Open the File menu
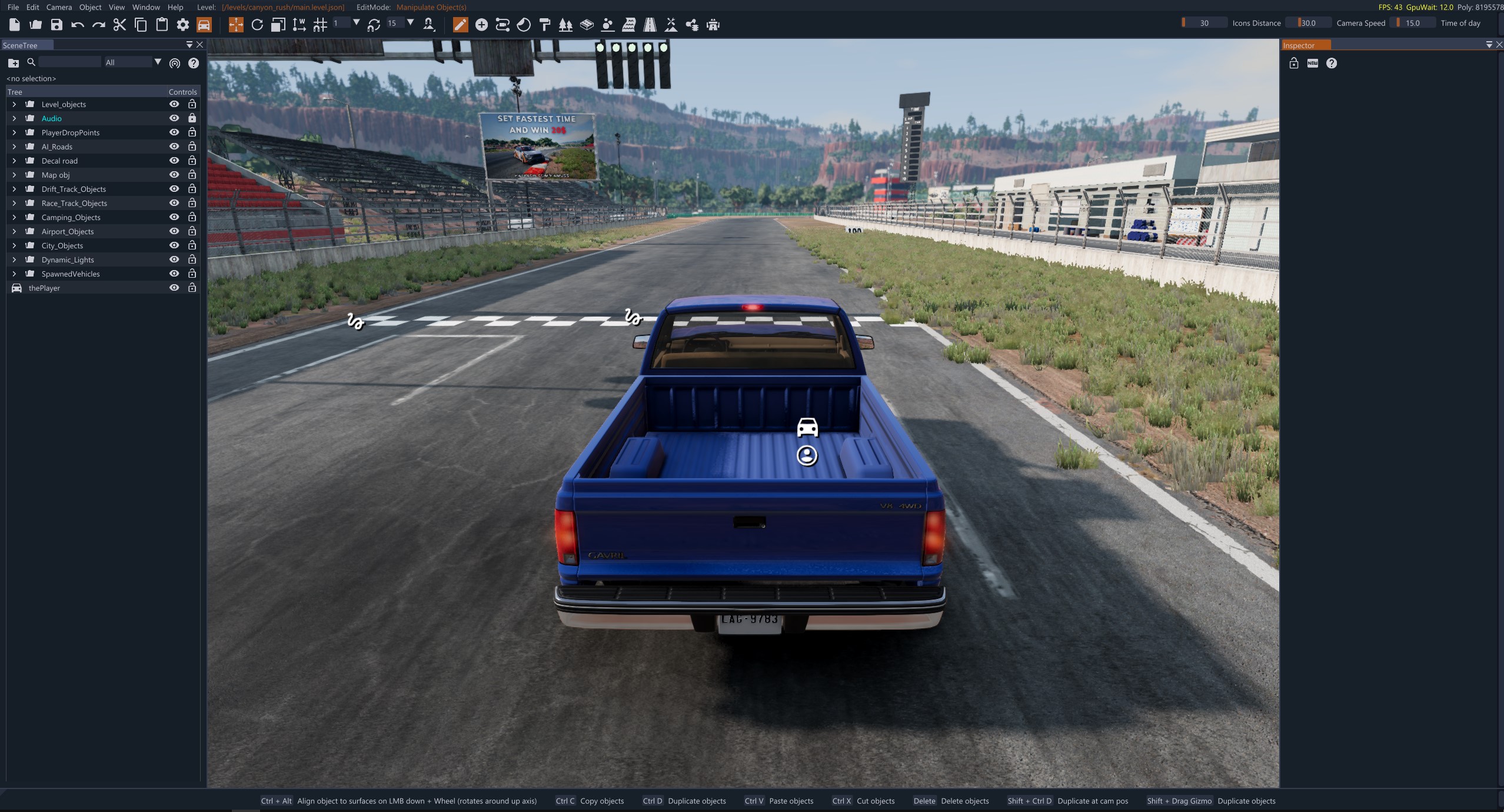This screenshot has width=1504, height=812. [13, 7]
